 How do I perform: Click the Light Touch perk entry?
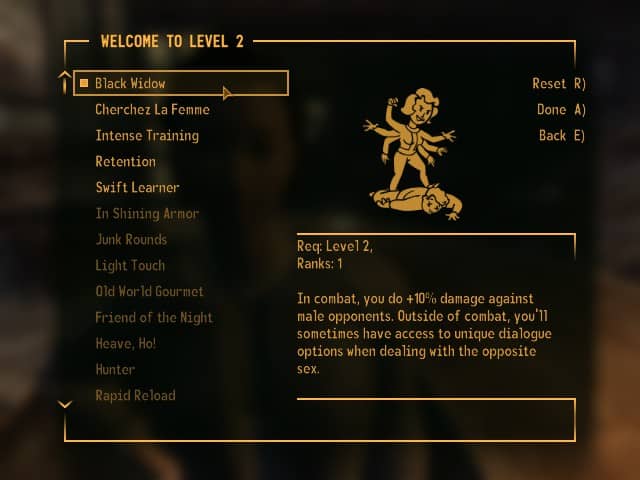pyautogui.click(x=130, y=265)
